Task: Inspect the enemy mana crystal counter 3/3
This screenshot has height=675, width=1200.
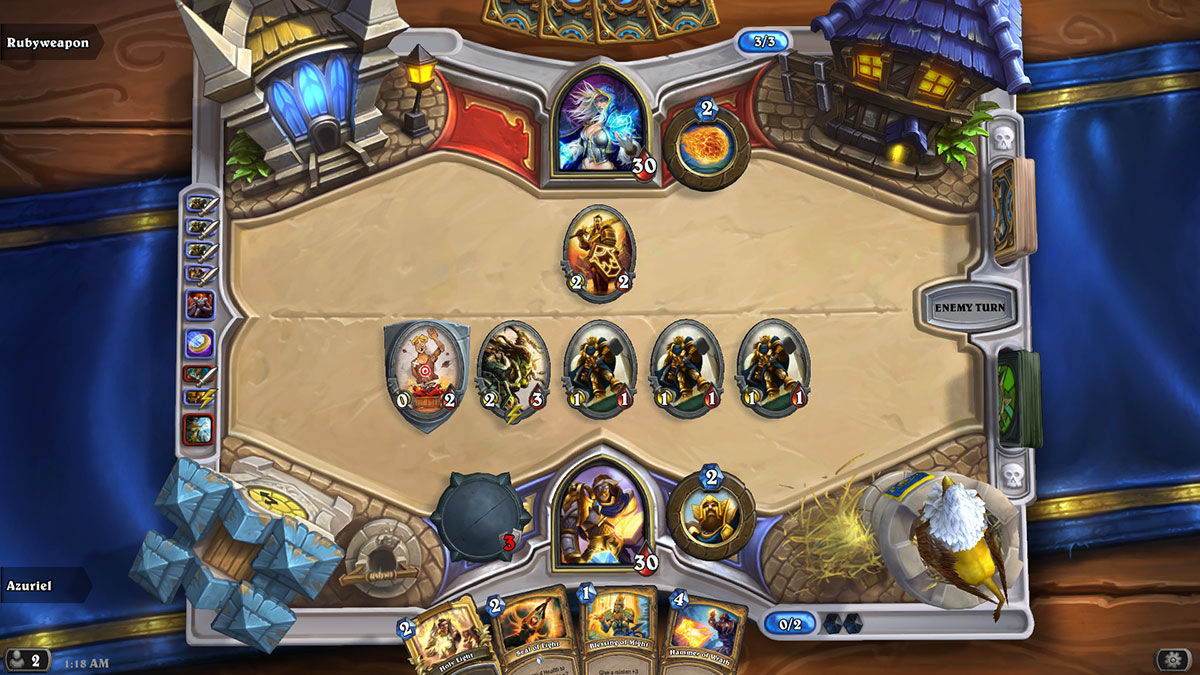Action: click(x=764, y=42)
